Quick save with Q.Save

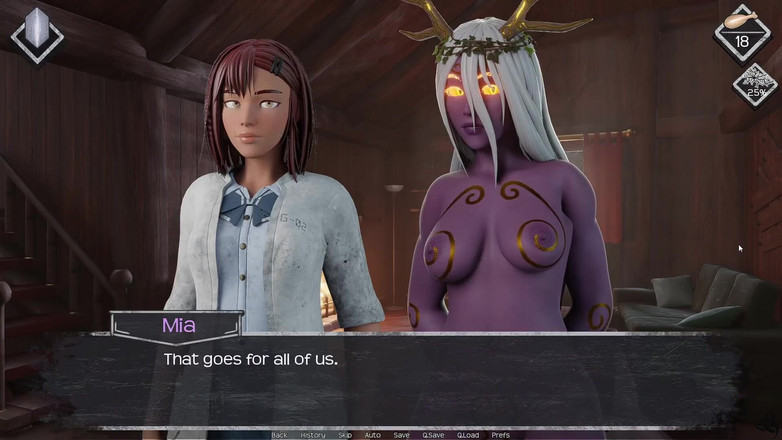[433, 435]
